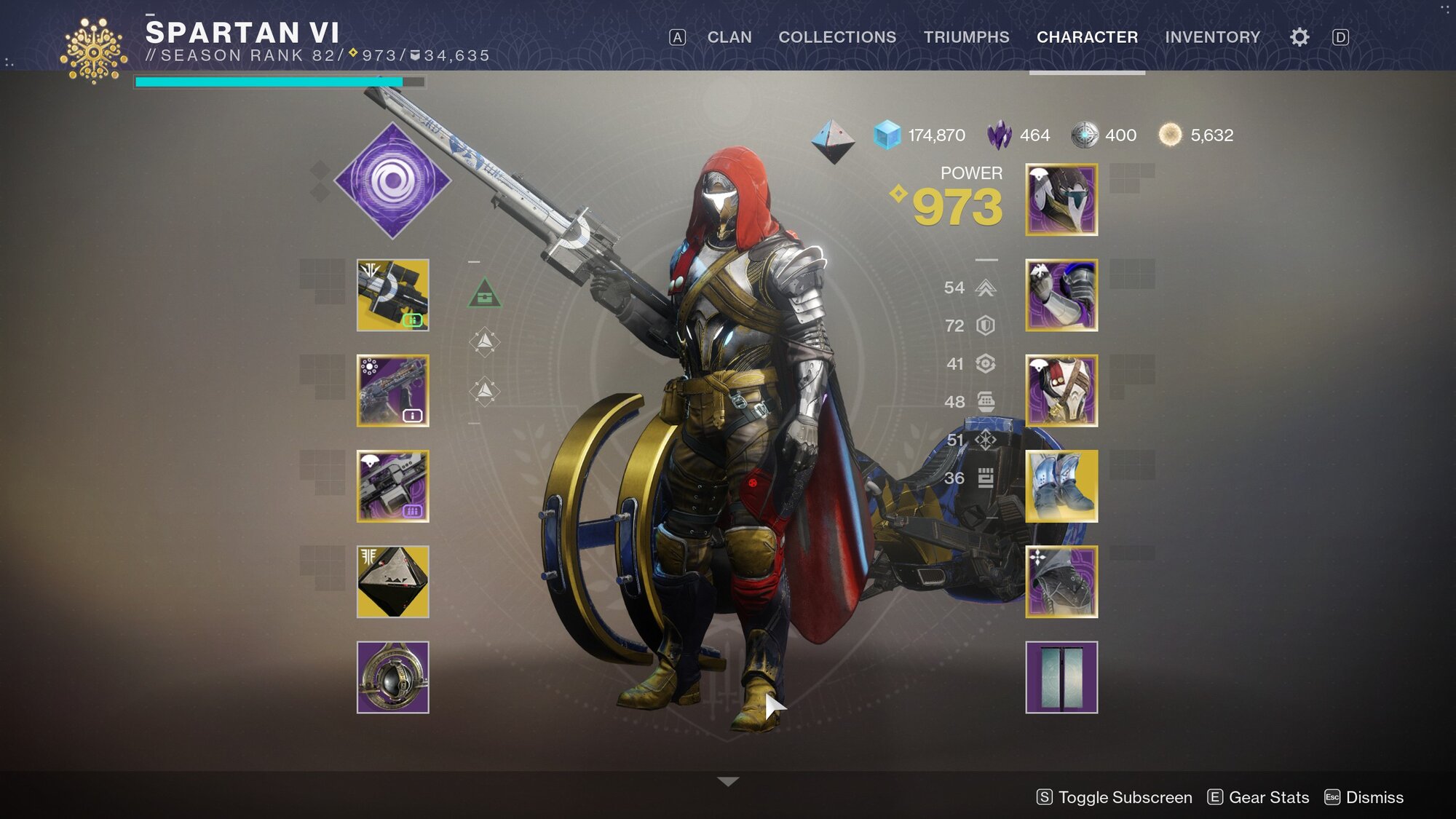Image resolution: width=1456 pixels, height=819 pixels.
Task: Switch to the Collections tab
Action: click(x=837, y=37)
